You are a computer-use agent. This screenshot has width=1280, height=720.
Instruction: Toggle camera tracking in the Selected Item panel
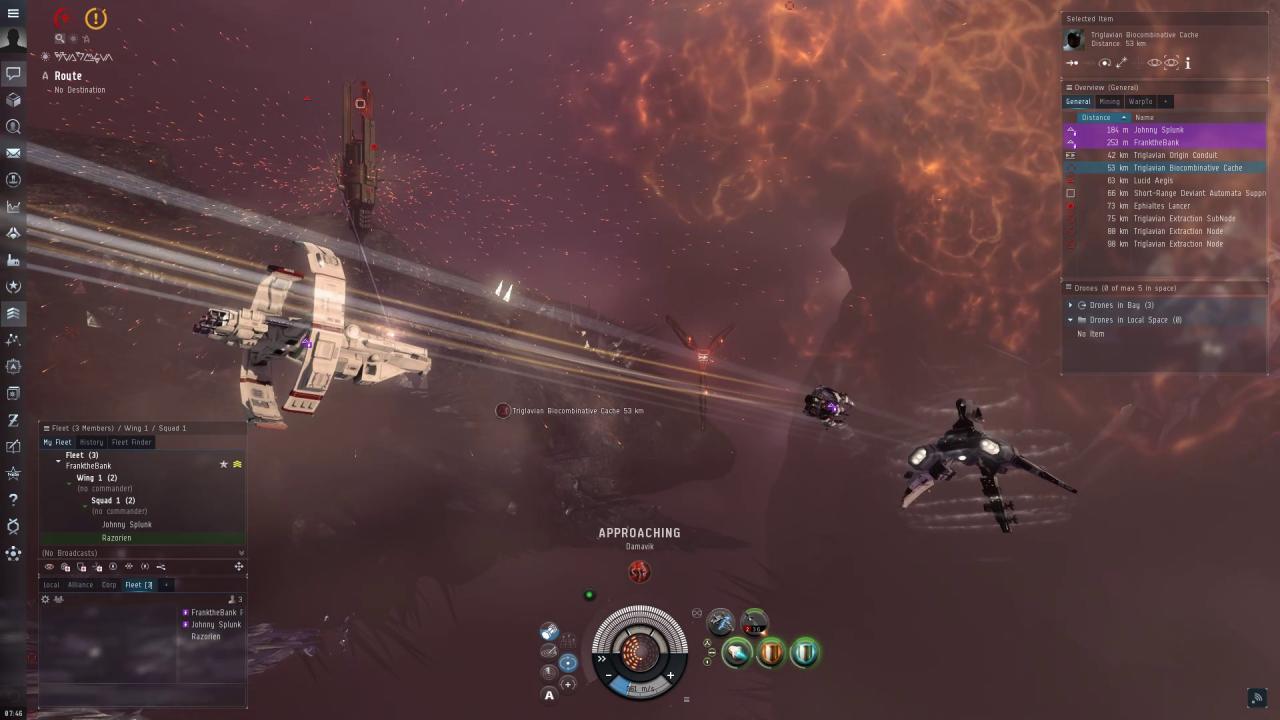point(1172,62)
